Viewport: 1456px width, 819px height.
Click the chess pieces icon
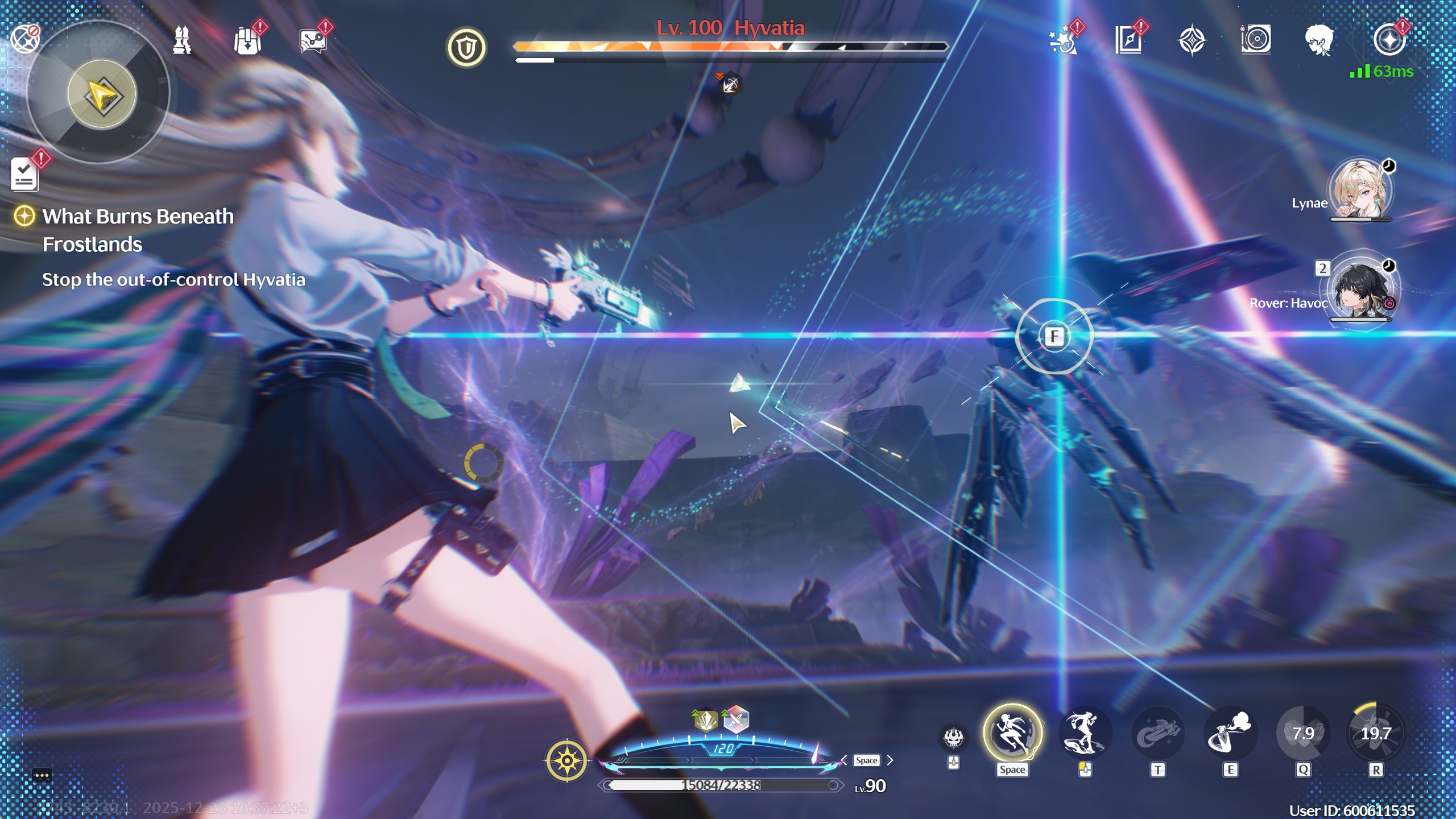pos(182,40)
